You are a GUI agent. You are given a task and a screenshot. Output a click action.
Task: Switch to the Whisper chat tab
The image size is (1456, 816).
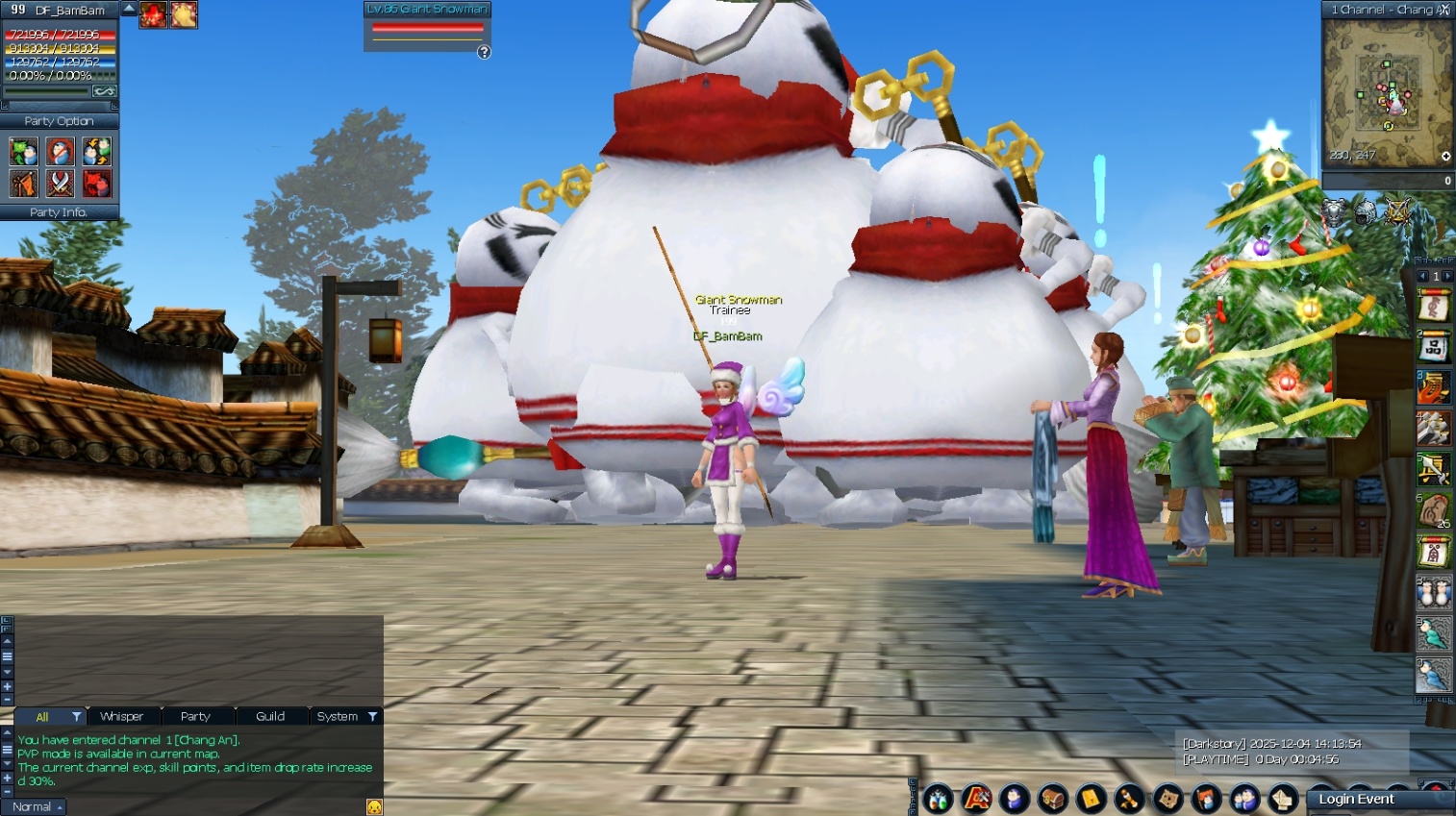click(x=121, y=716)
